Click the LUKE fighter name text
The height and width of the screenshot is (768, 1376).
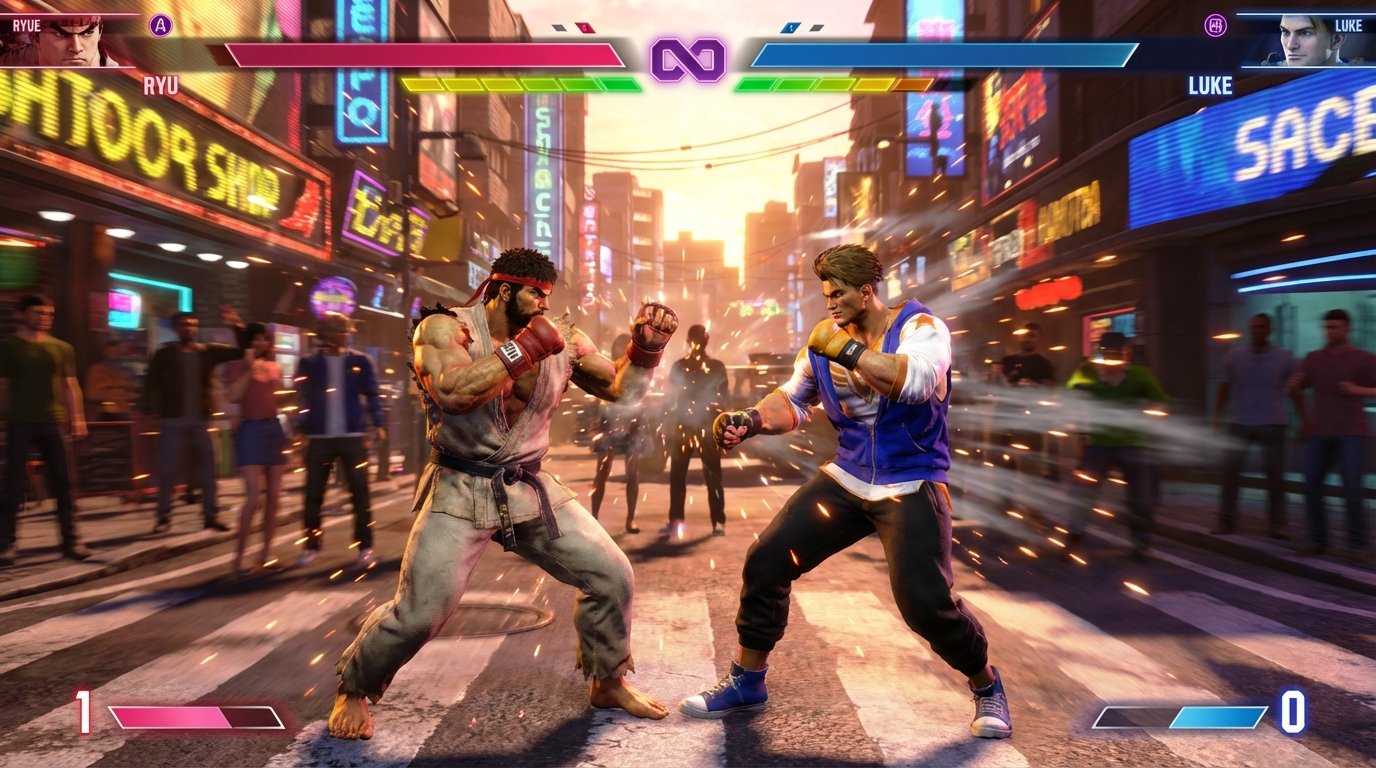(x=1209, y=85)
